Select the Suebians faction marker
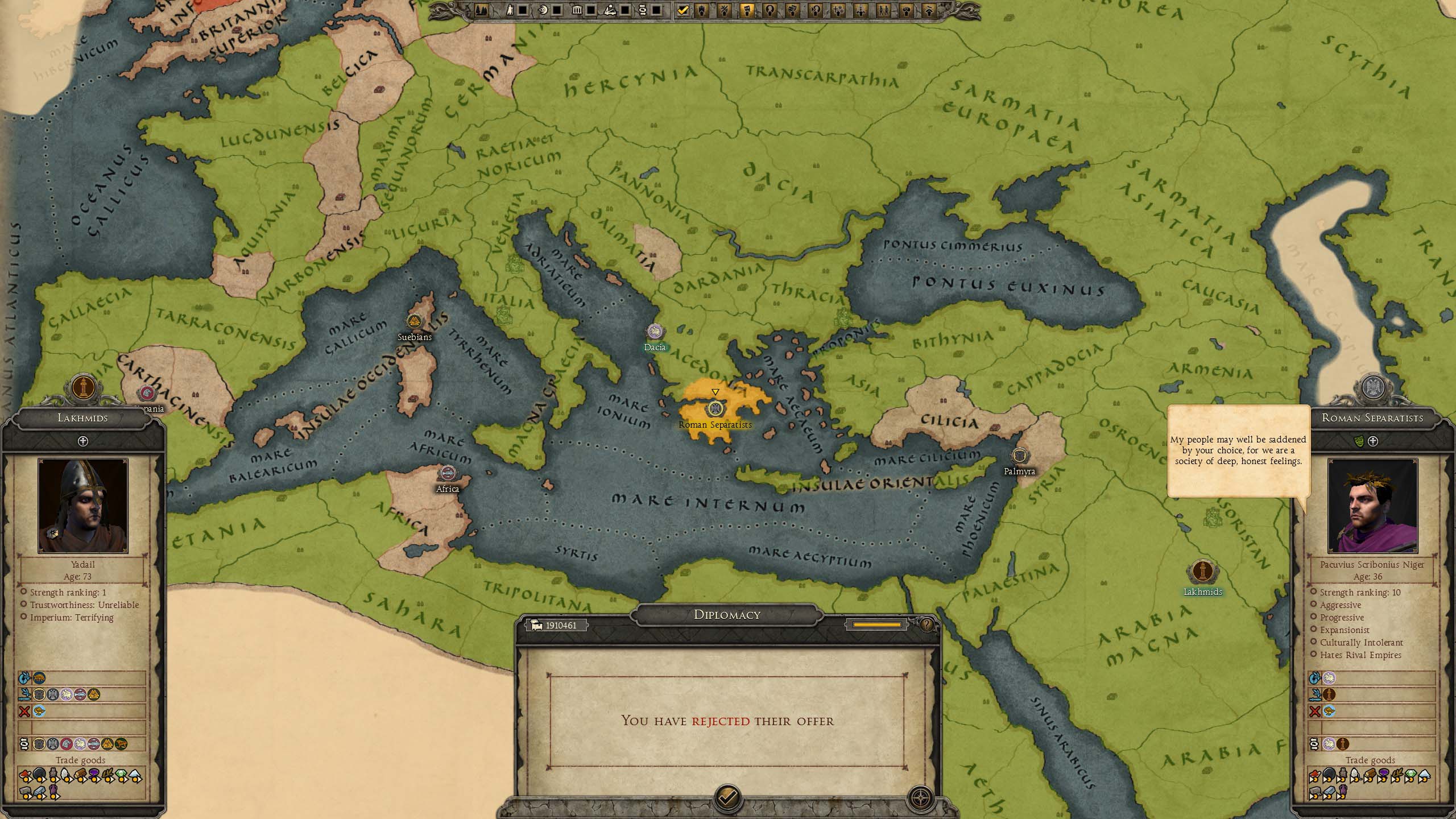This screenshot has height=819, width=1456. 414,321
